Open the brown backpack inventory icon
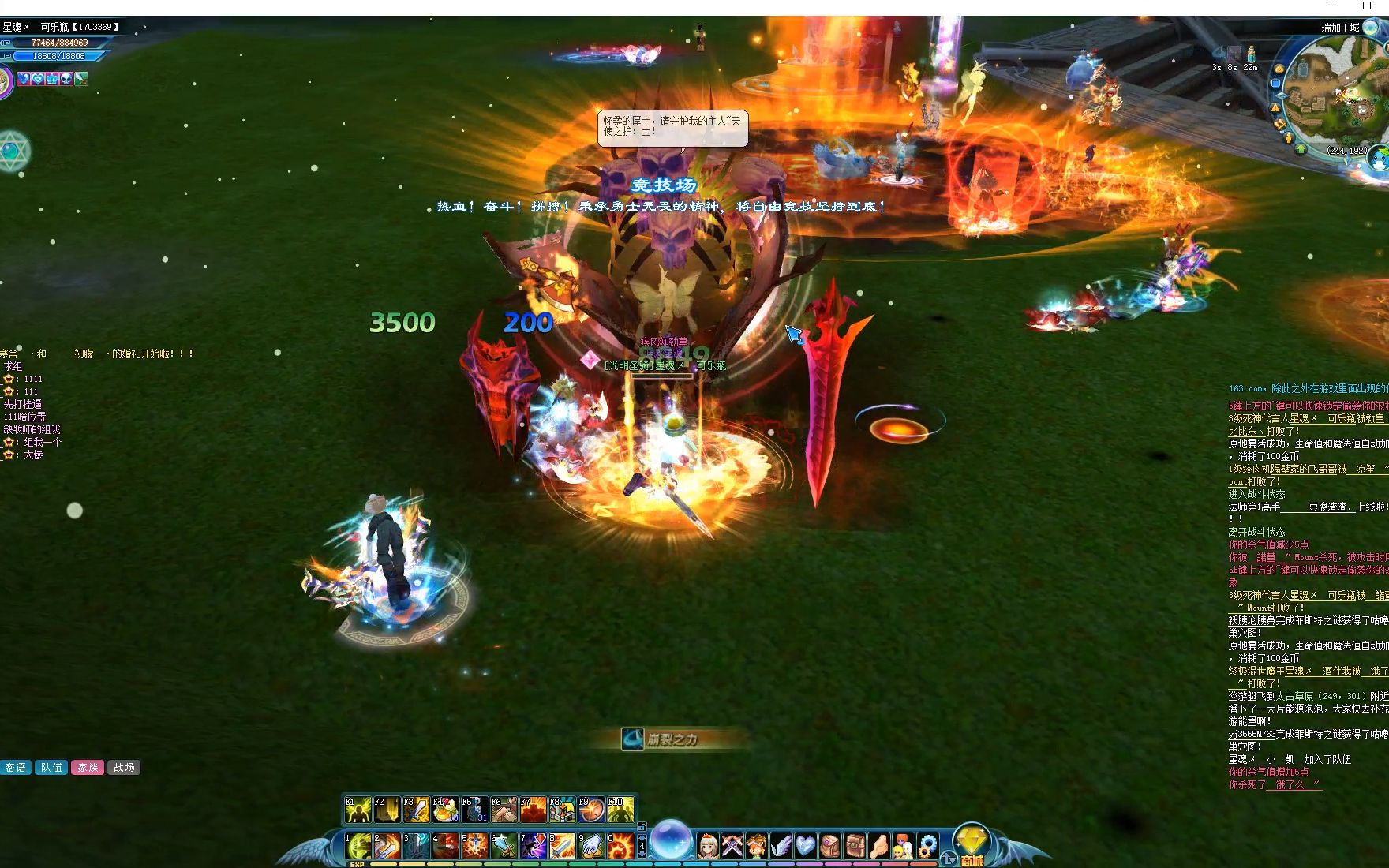The image size is (1389, 868). 830,846
